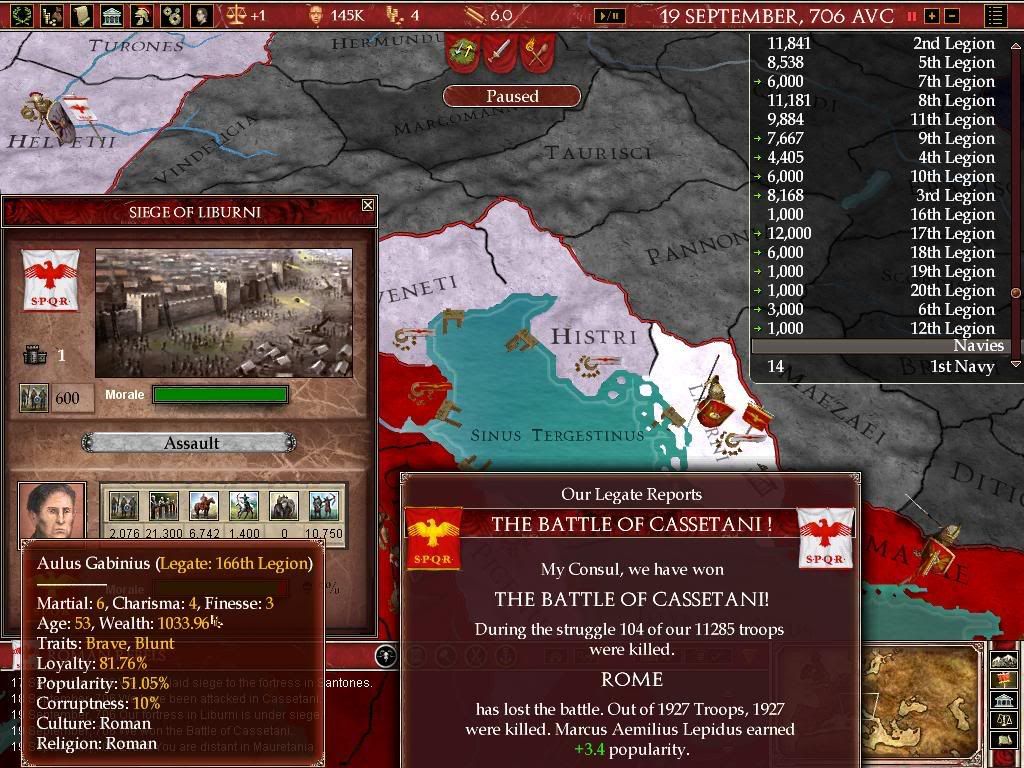Open the character portrait icon in top bar
1024x768 pixels.
201,15
